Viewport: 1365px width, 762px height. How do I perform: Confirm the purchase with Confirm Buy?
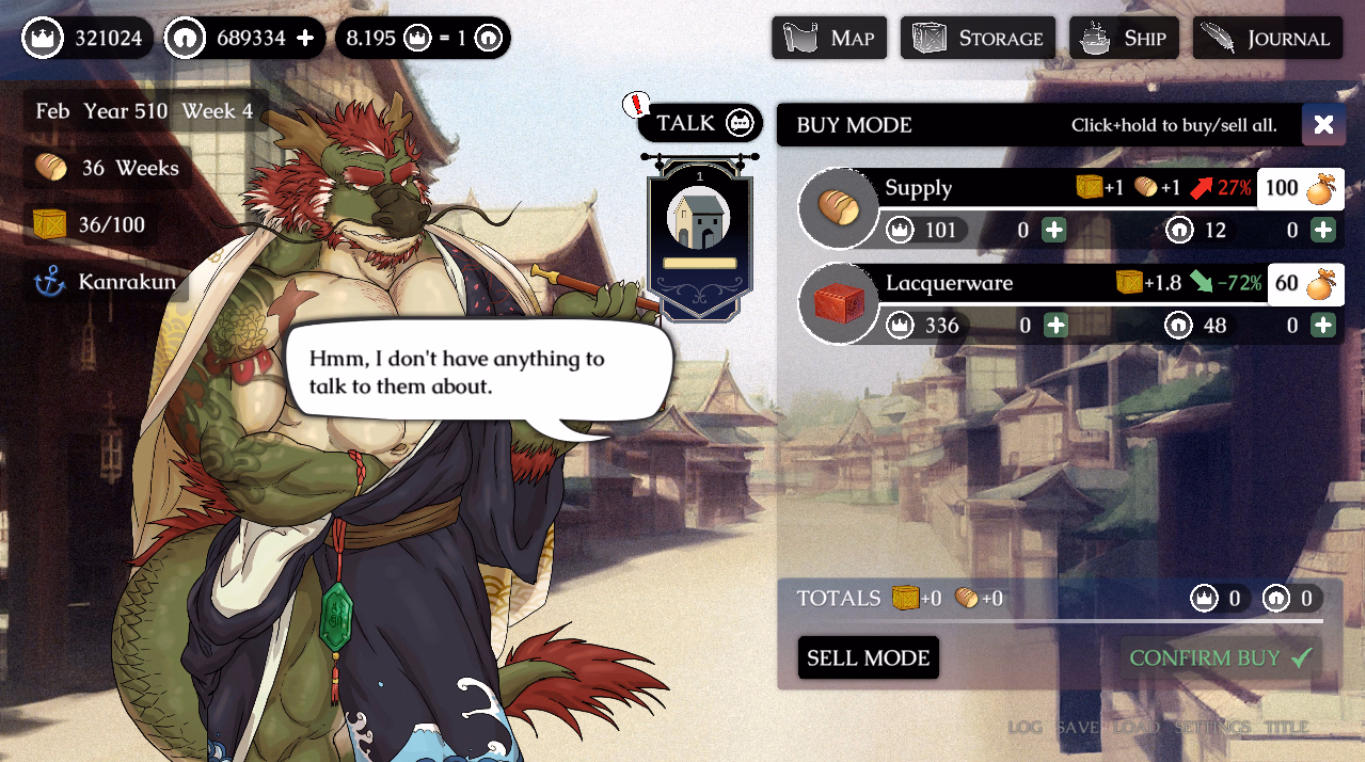click(1220, 658)
